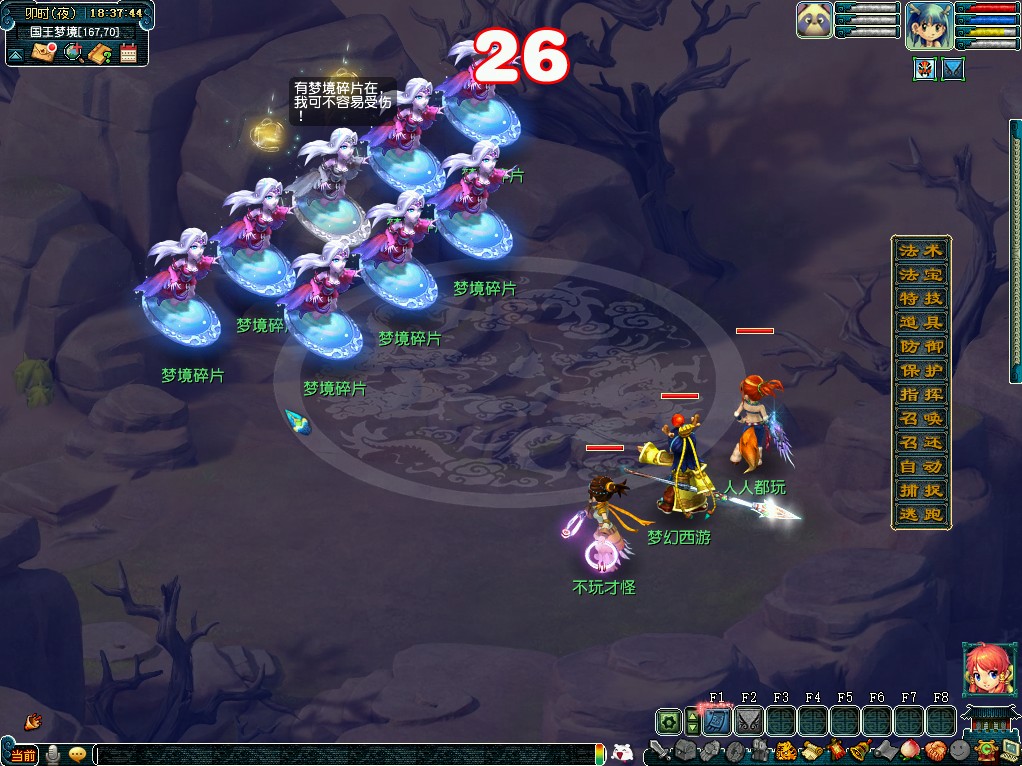The image size is (1022, 766).
Task: Click the blue-haired player character portrait
Action: 927,25
